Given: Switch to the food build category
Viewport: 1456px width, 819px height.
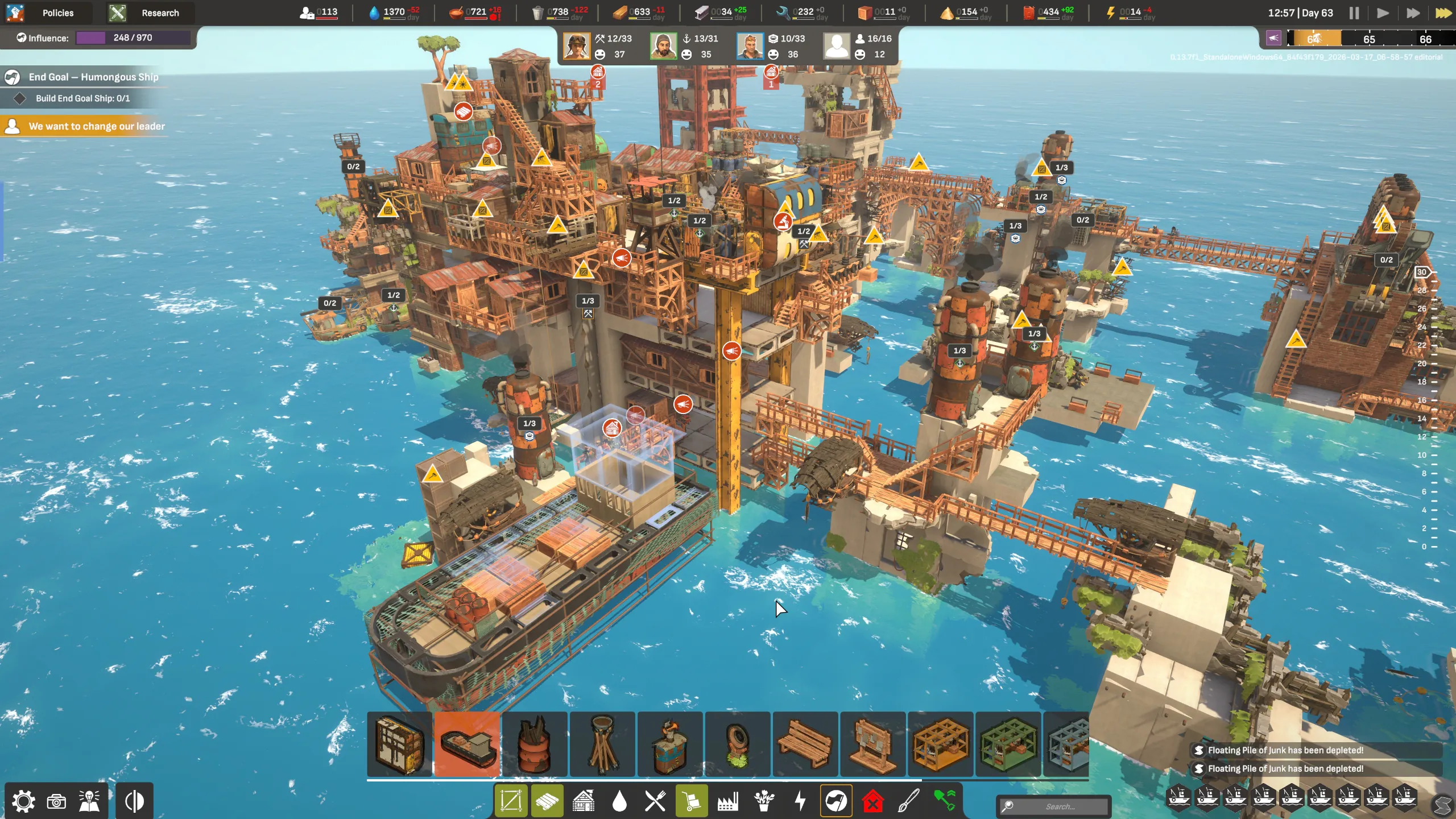Looking at the screenshot, I should [655, 801].
